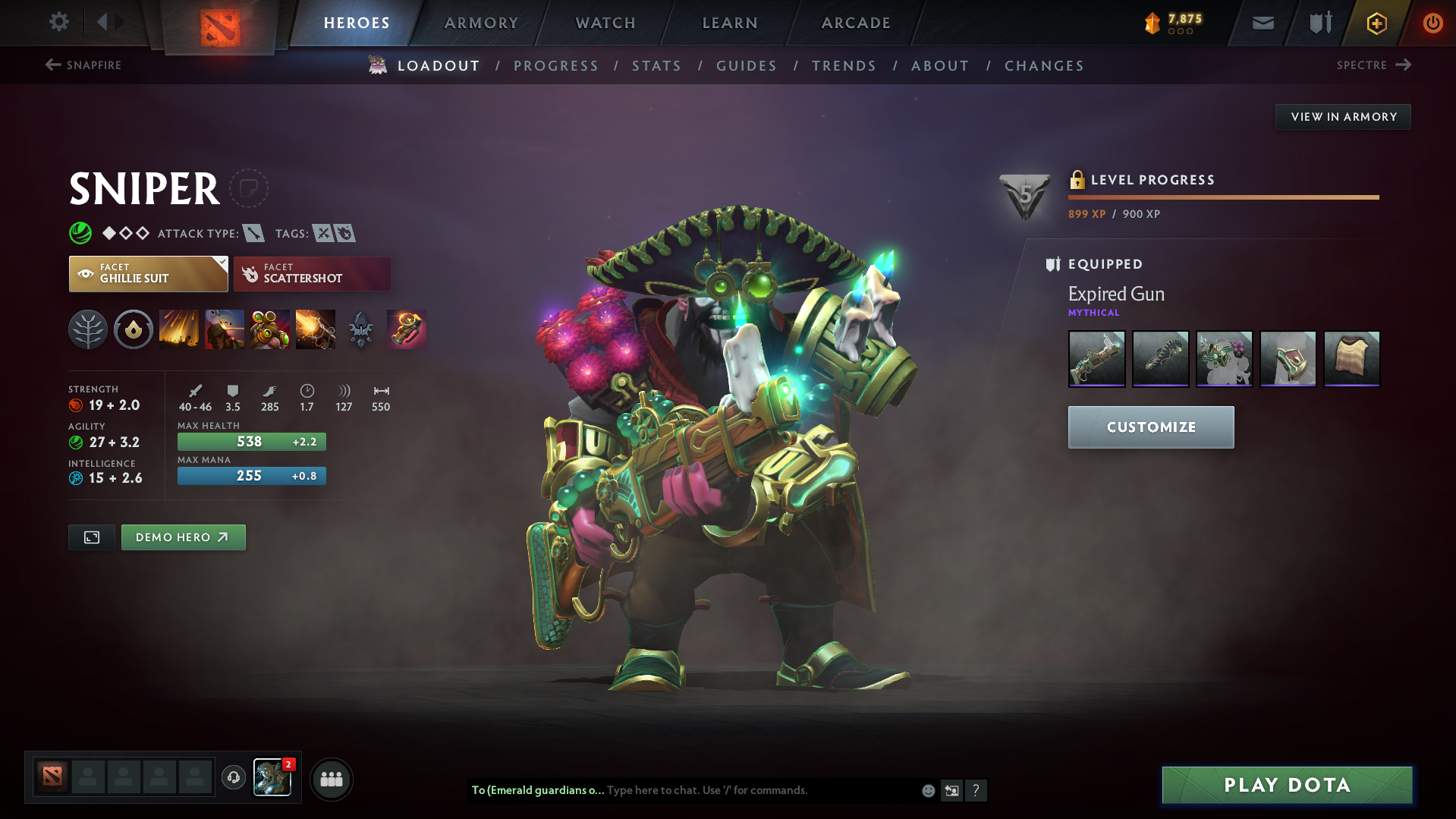Open the settings gear menu
The height and width of the screenshot is (819, 1456).
tap(59, 22)
